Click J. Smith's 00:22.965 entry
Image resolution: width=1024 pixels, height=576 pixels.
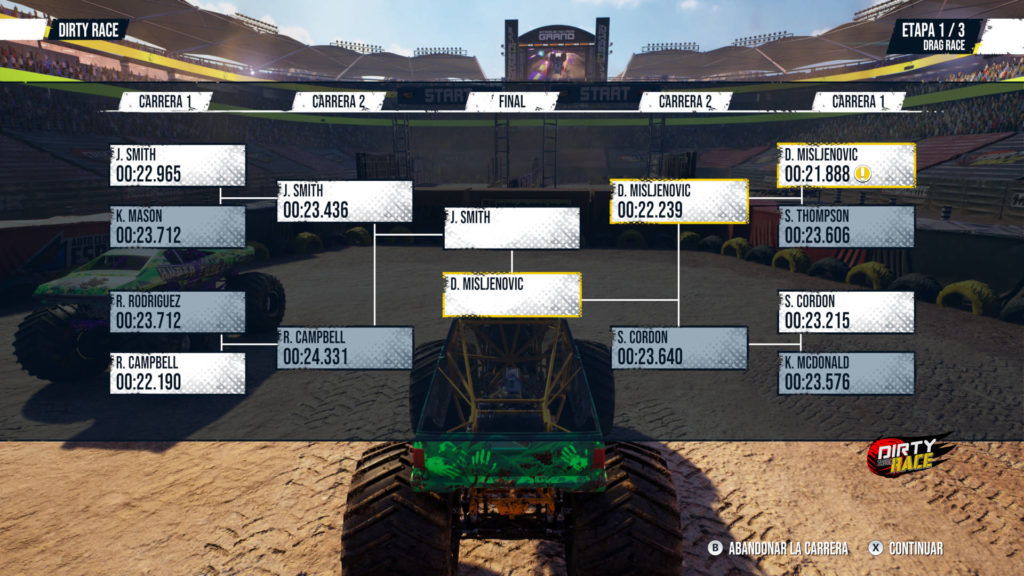pyautogui.click(x=178, y=166)
